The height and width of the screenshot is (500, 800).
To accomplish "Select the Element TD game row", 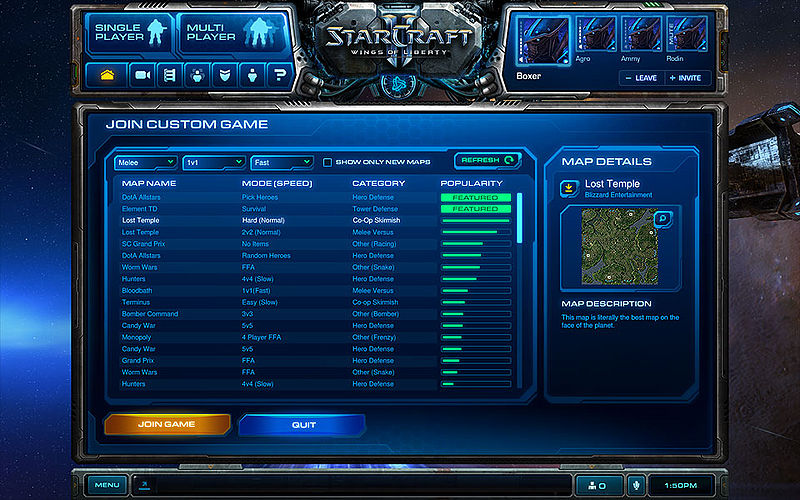I will pos(141,209).
